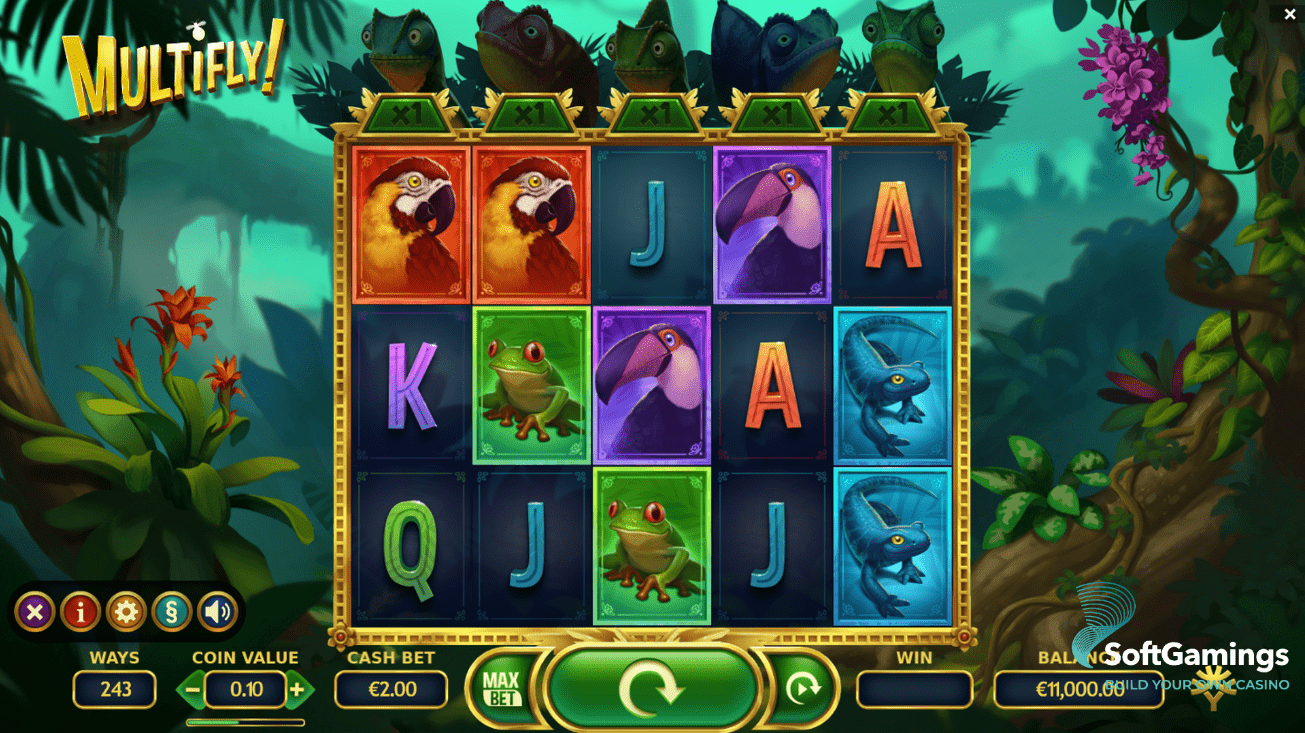Activate the Max Bet button
This screenshot has width=1305, height=733.
(501, 688)
